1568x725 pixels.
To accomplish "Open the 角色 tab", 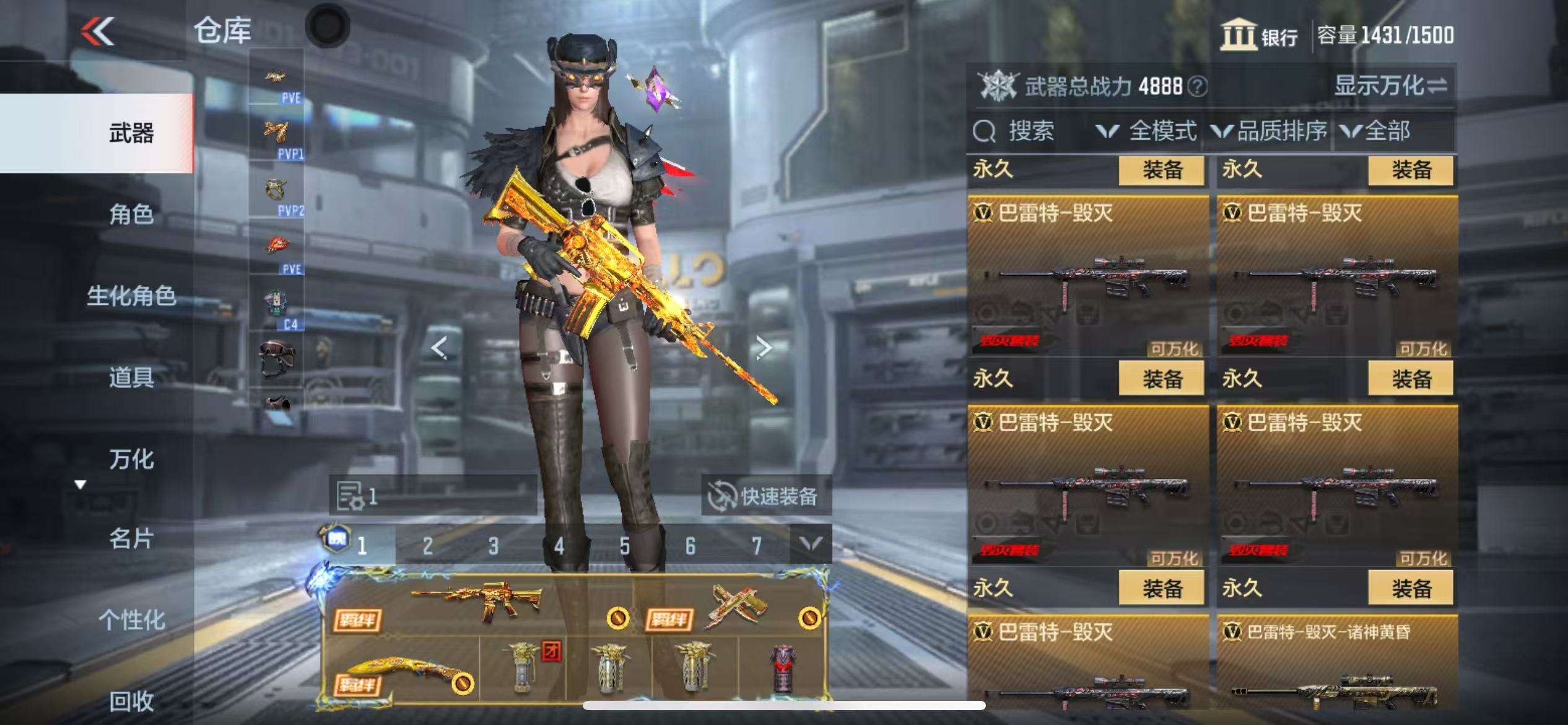I will coord(131,214).
